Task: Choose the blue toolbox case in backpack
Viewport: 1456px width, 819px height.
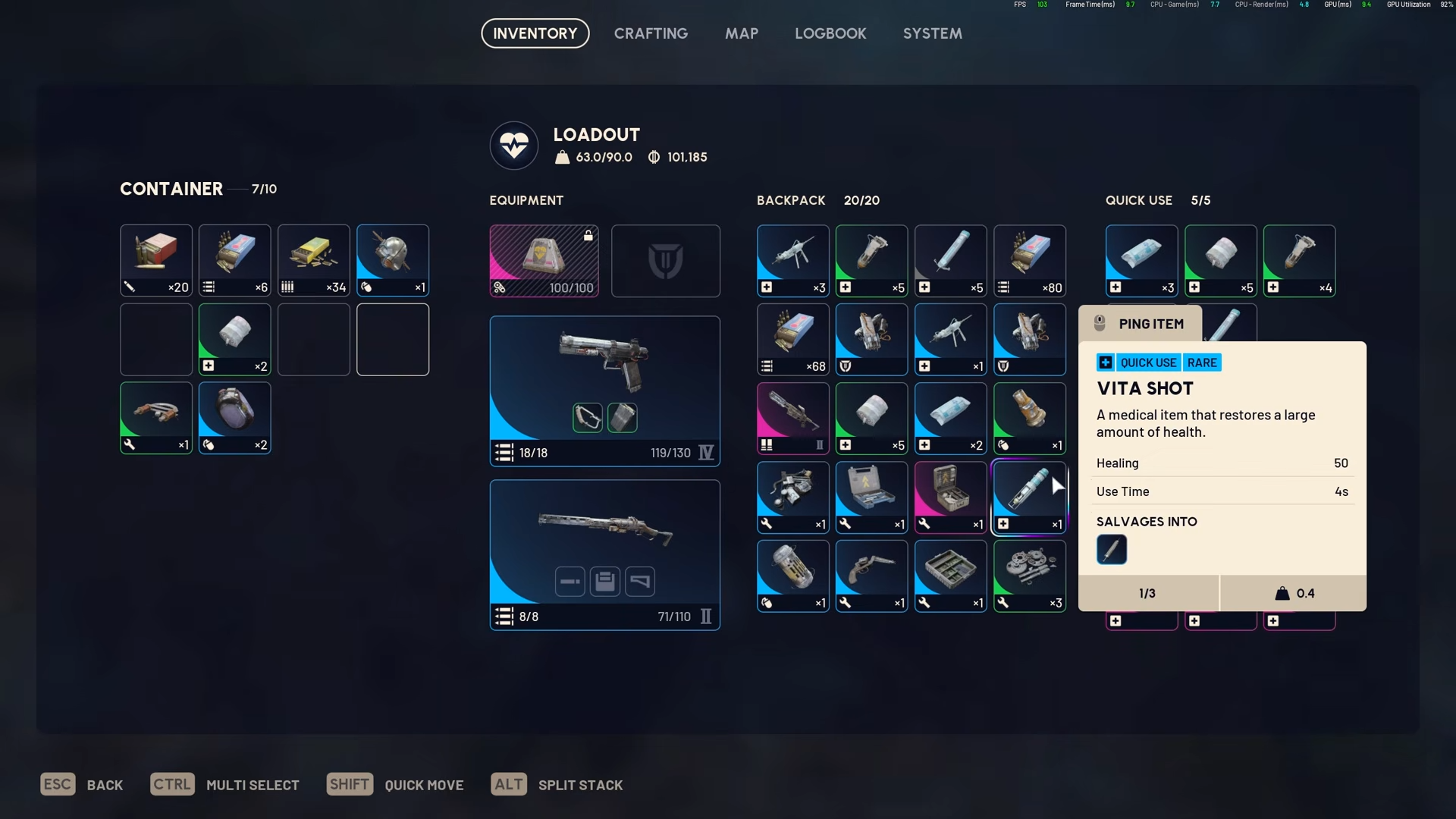Action: point(871,497)
